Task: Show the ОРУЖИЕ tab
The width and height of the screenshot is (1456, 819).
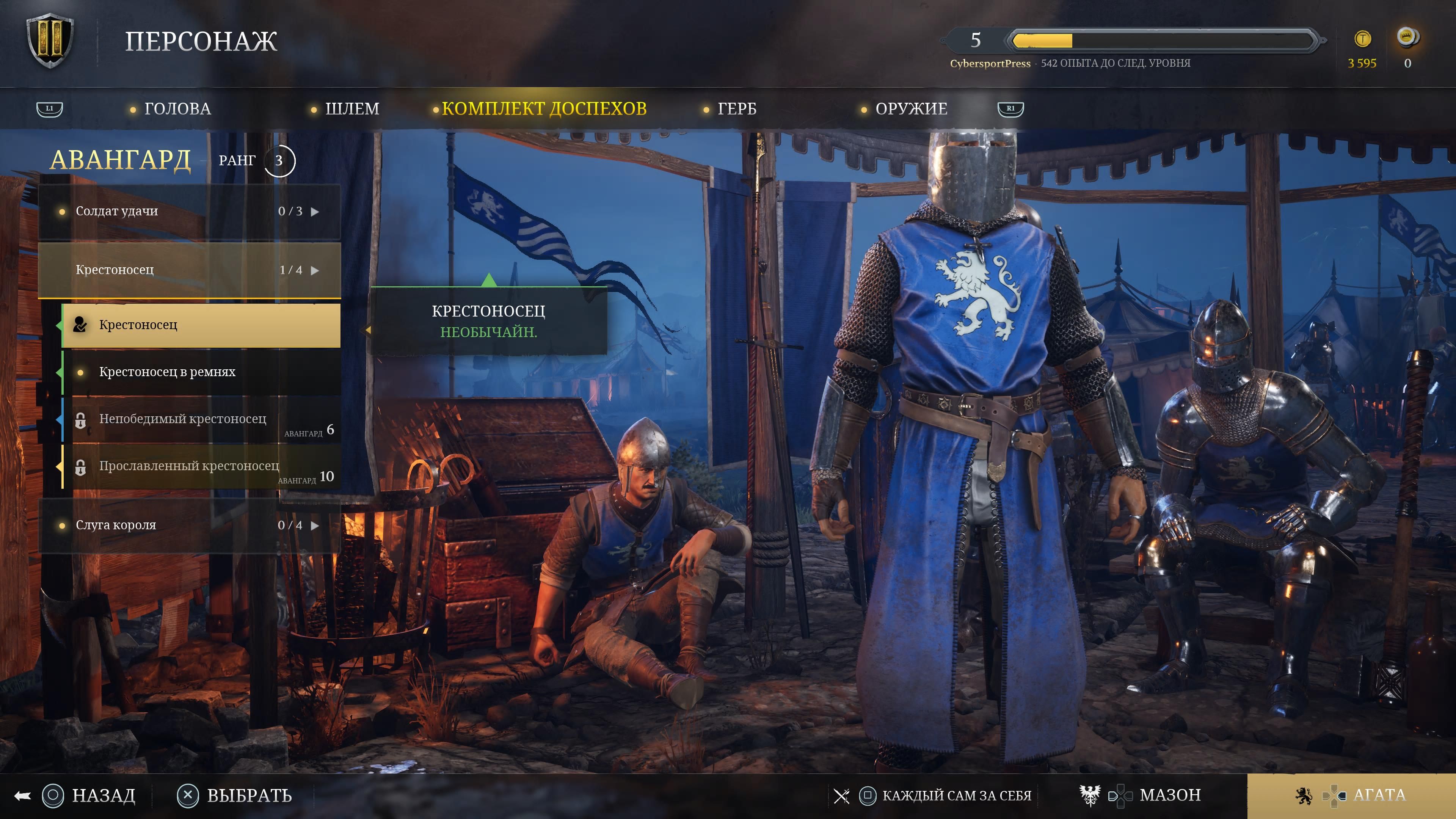Action: pyautogui.click(x=911, y=108)
